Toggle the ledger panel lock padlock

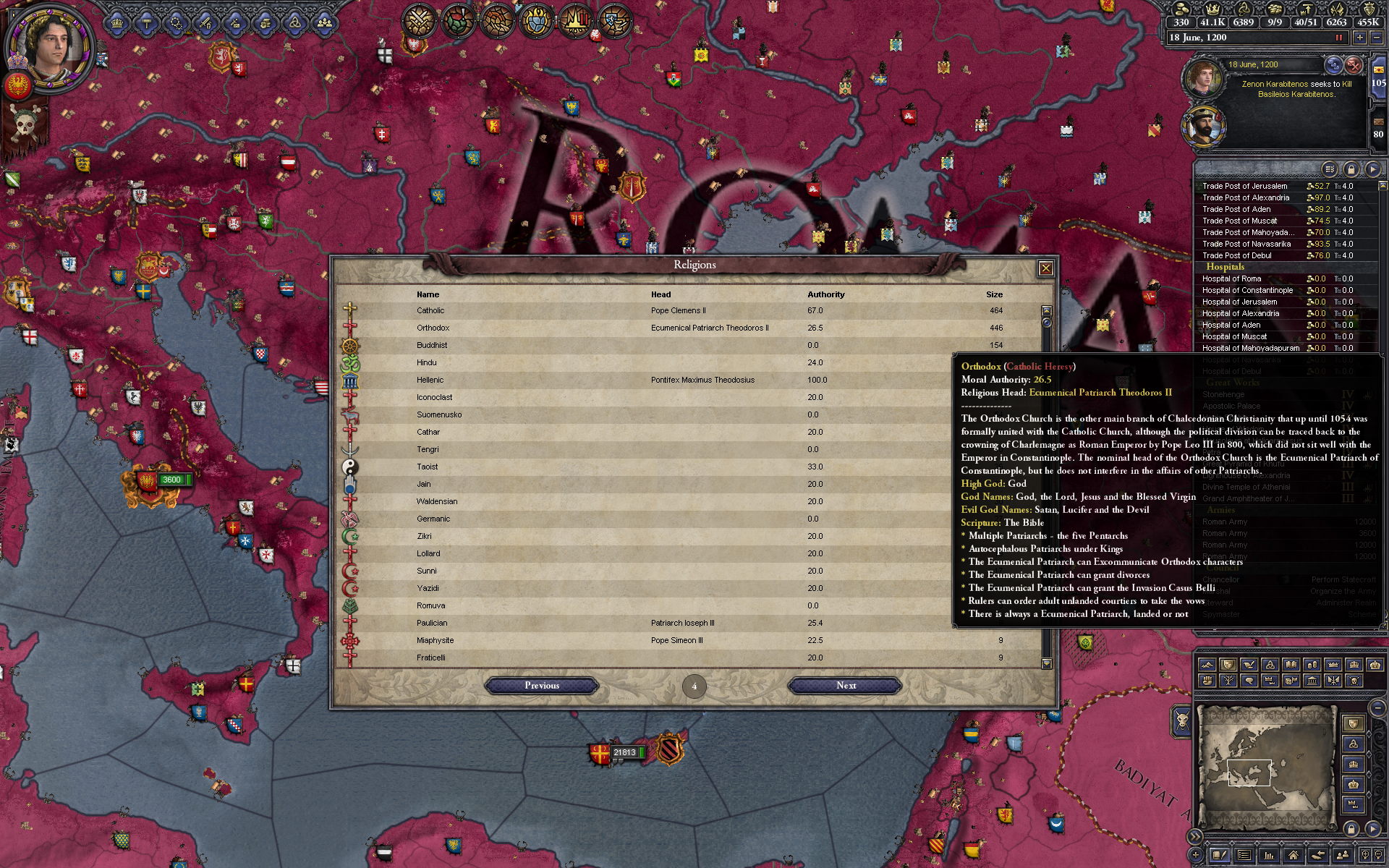1351,171
